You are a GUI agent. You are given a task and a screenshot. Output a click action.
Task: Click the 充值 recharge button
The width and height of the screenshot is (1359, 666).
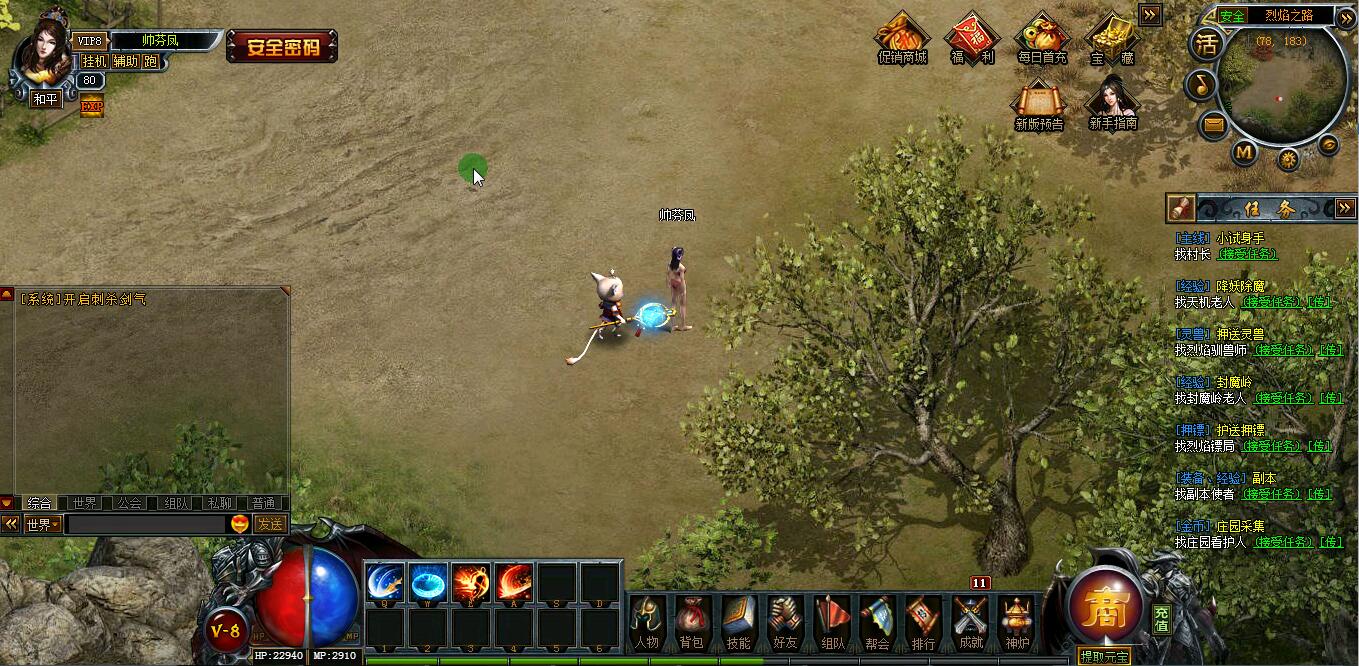[x=1161, y=619]
